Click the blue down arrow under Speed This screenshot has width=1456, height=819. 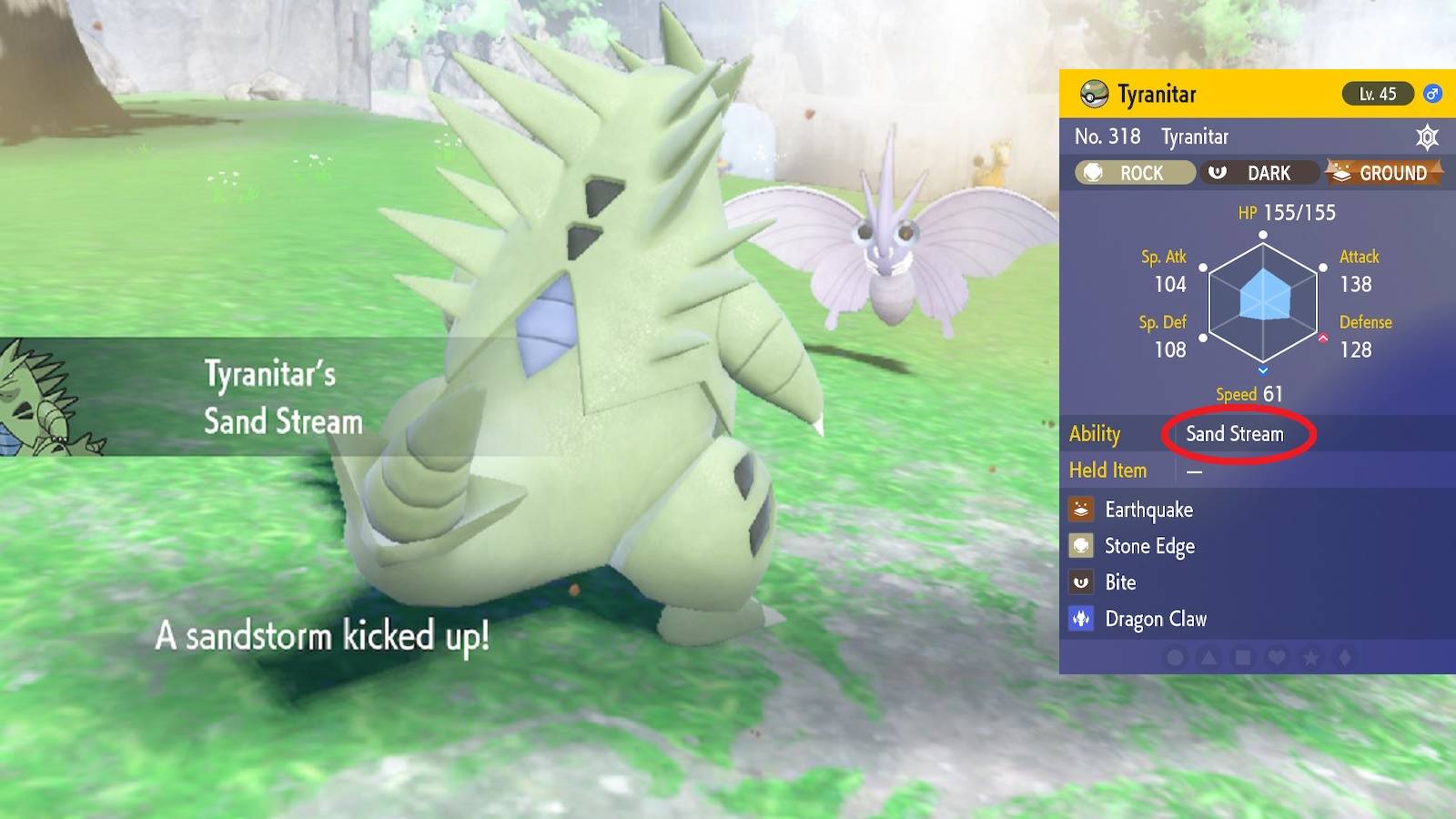1263,371
